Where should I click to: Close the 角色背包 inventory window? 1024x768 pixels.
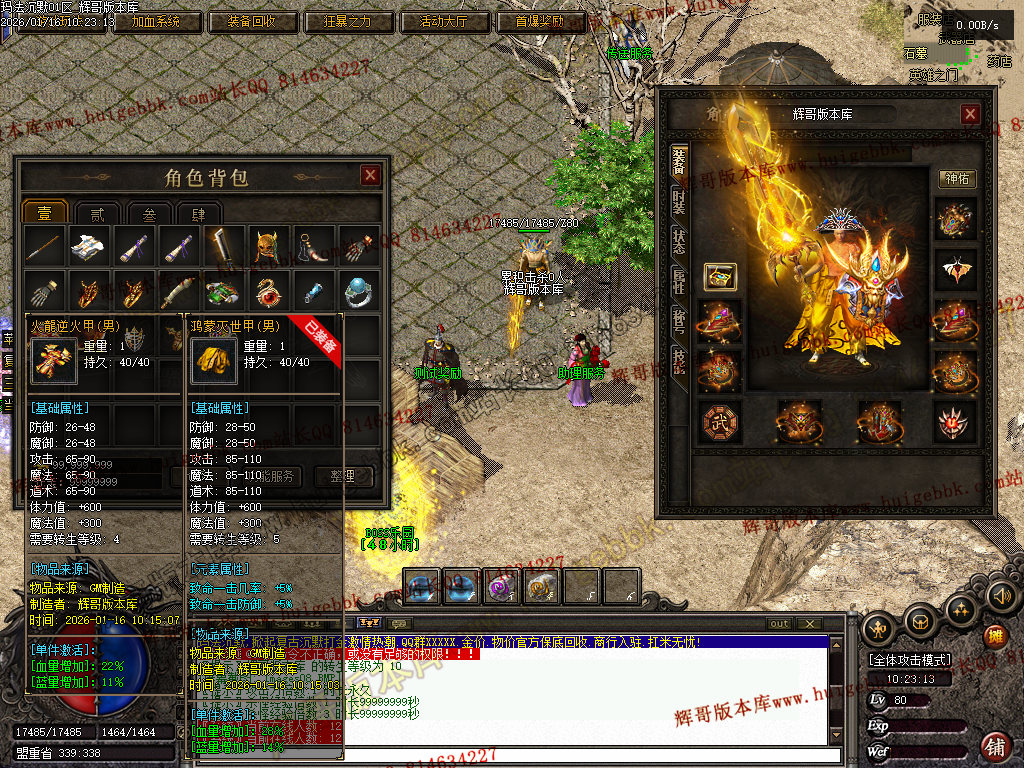point(370,176)
